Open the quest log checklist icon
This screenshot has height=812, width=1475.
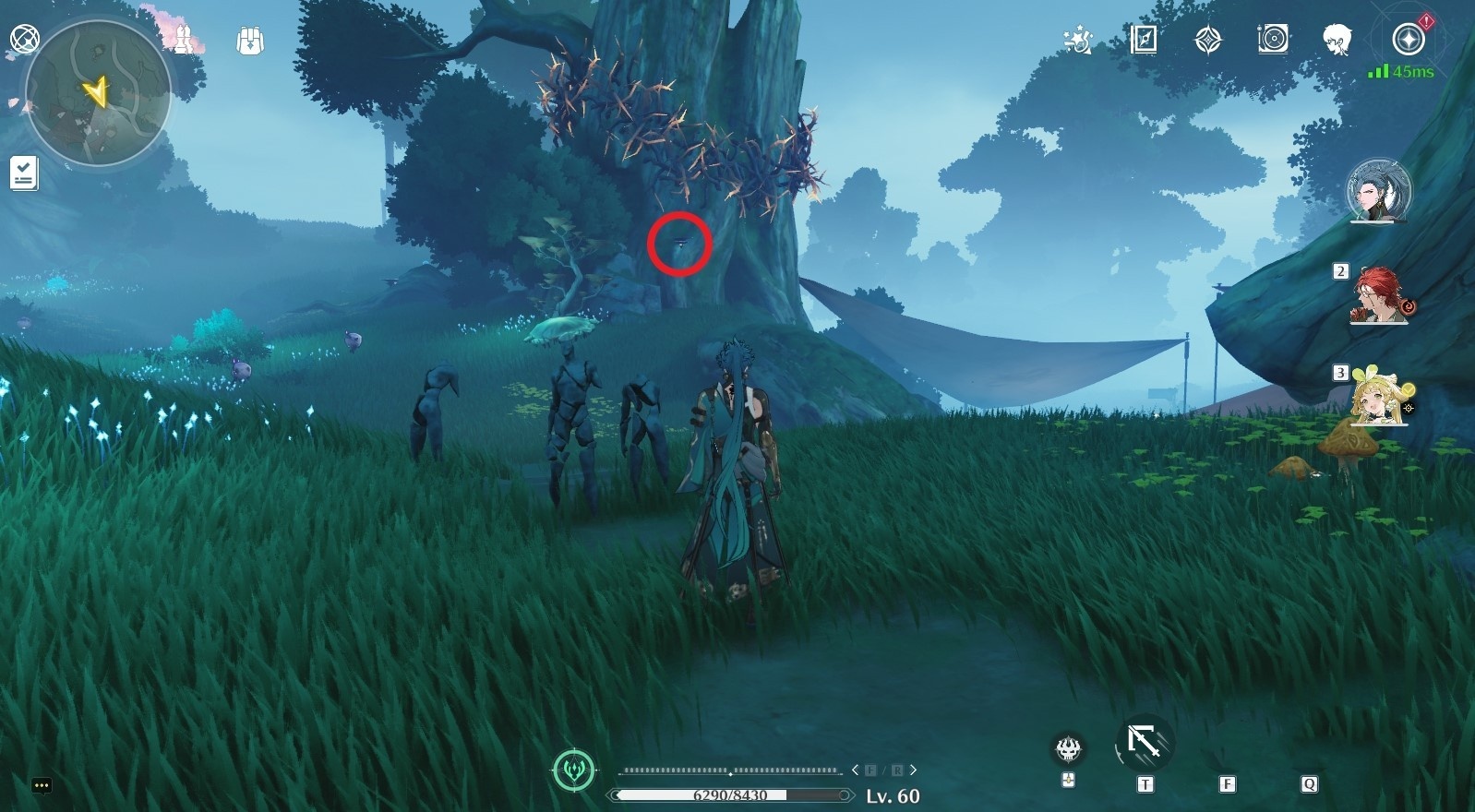pos(24,173)
